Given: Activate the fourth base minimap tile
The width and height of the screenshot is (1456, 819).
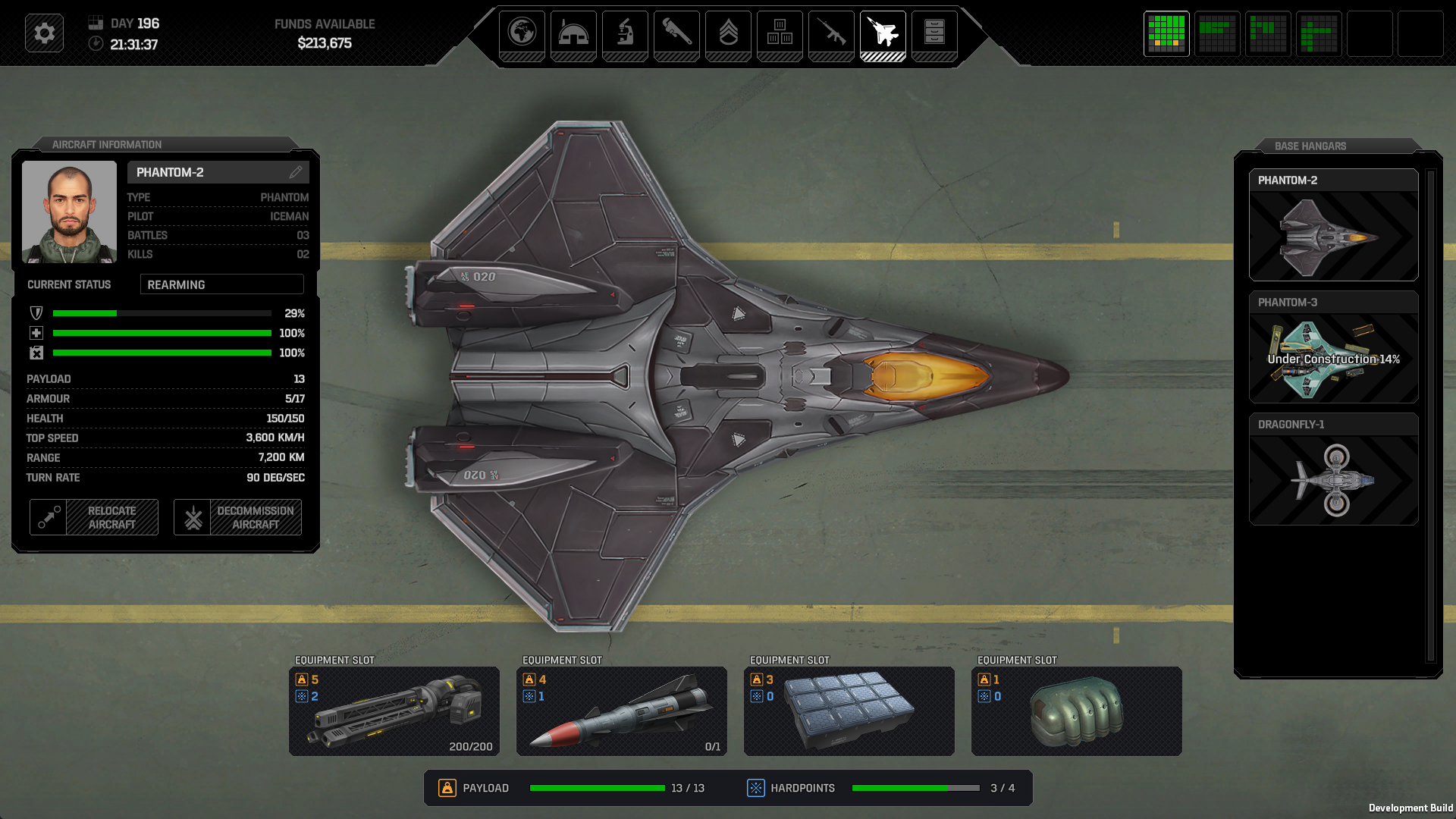Looking at the screenshot, I should [1319, 33].
